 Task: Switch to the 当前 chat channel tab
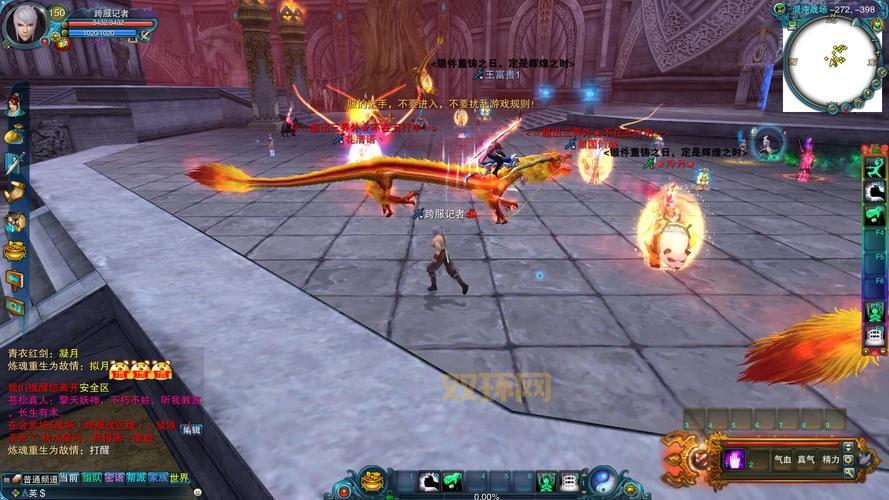[x=69, y=478]
